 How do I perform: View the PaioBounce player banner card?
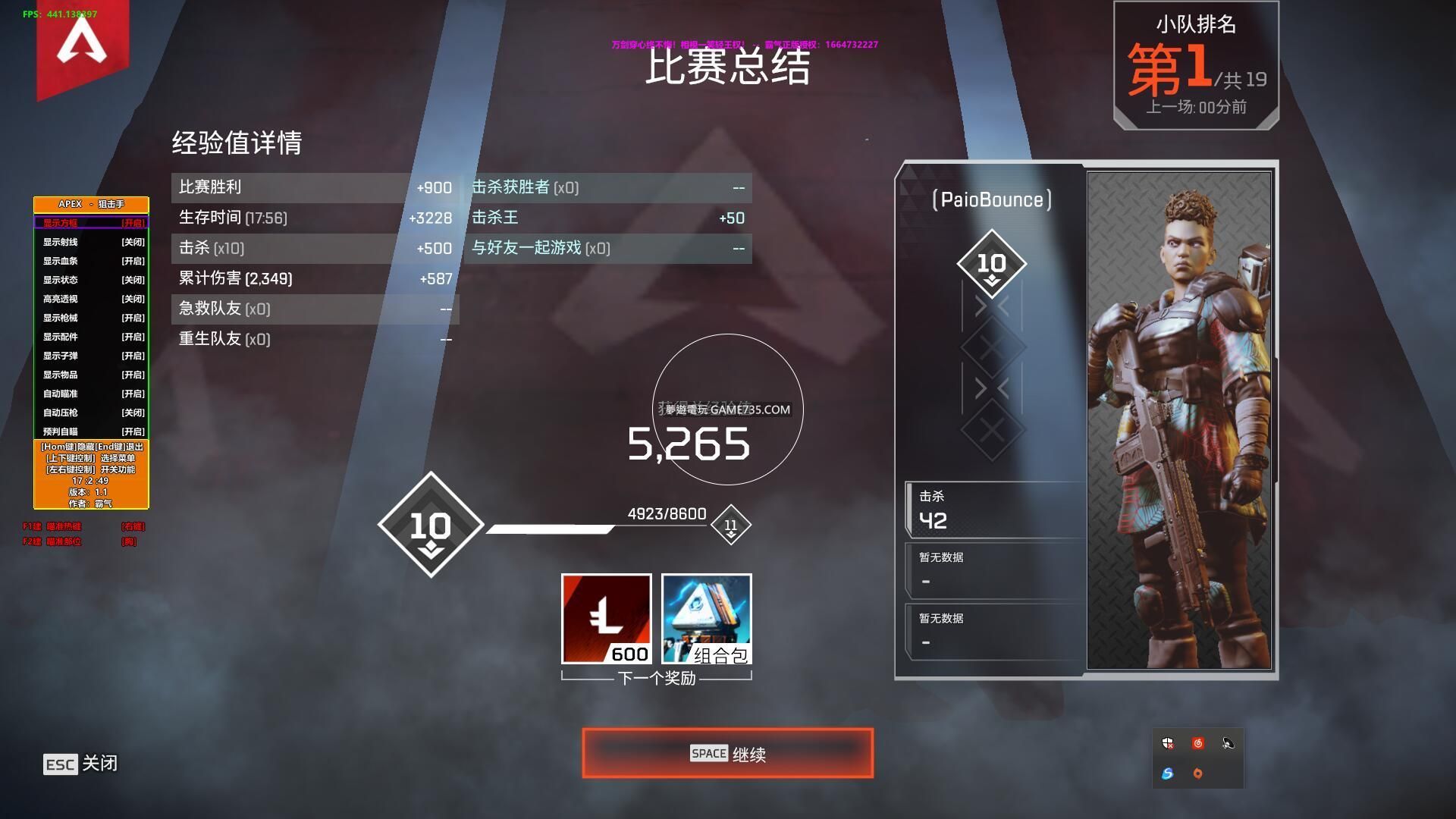click(x=1086, y=419)
